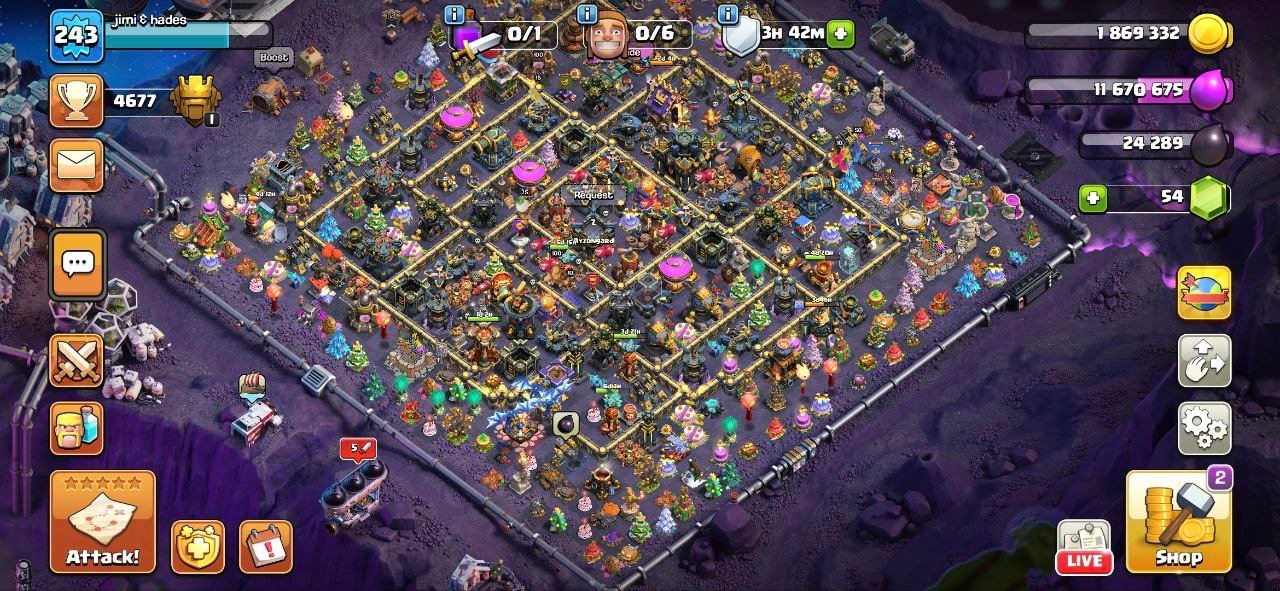
Task: Open the golden shield plus icon
Action: pos(197,547)
